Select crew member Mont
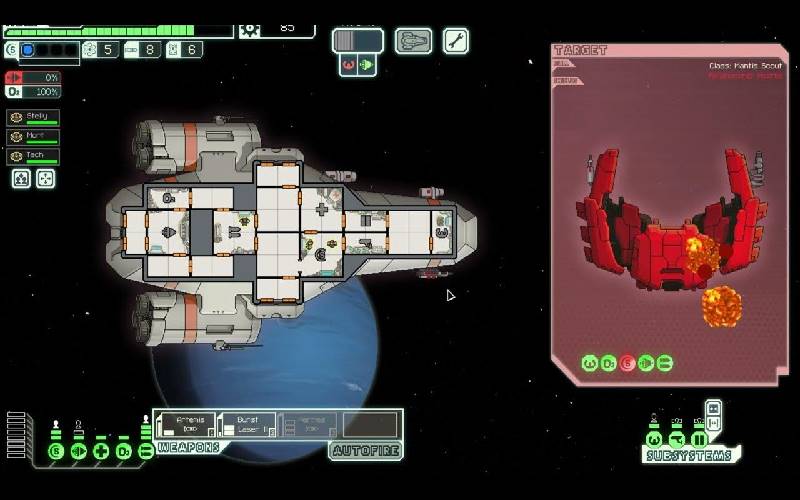The width and height of the screenshot is (800, 500). pos(33,136)
